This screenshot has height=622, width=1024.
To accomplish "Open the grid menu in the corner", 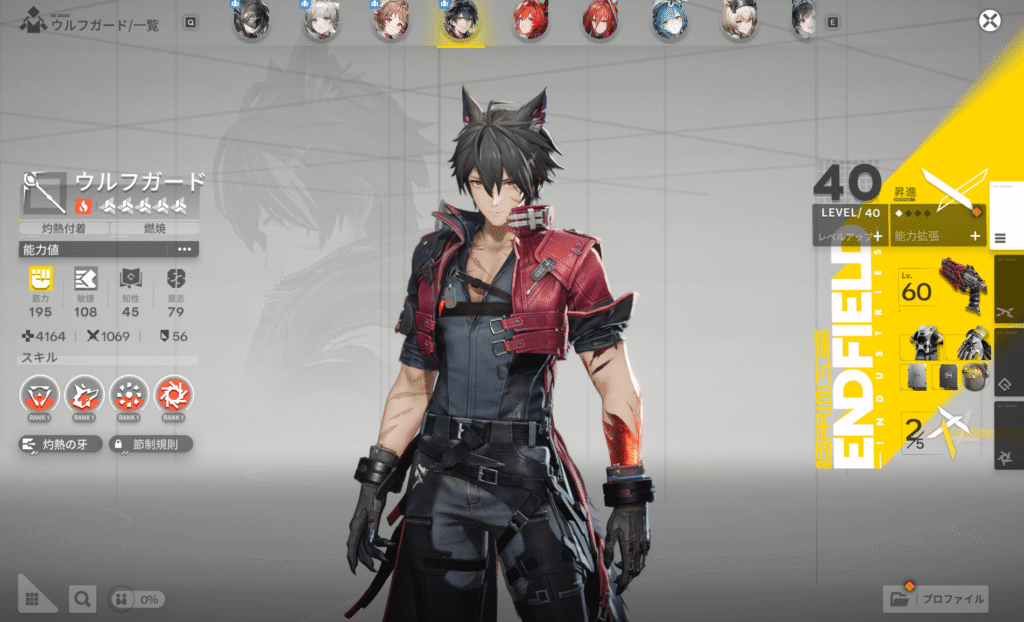I will tap(33, 598).
